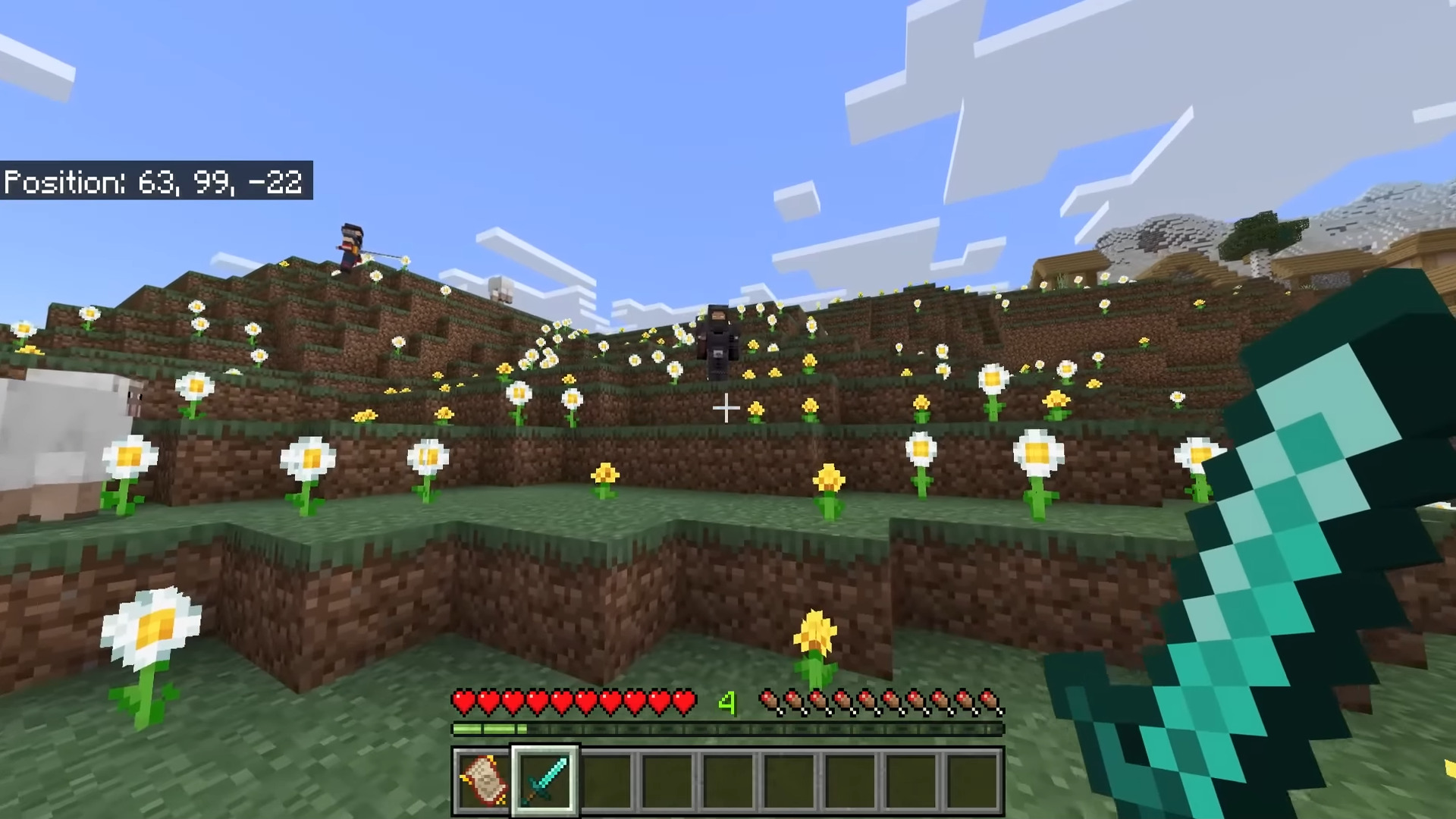Click the Position: 63, 99, -22 display
This screenshot has height=819, width=1456.
coord(154,182)
